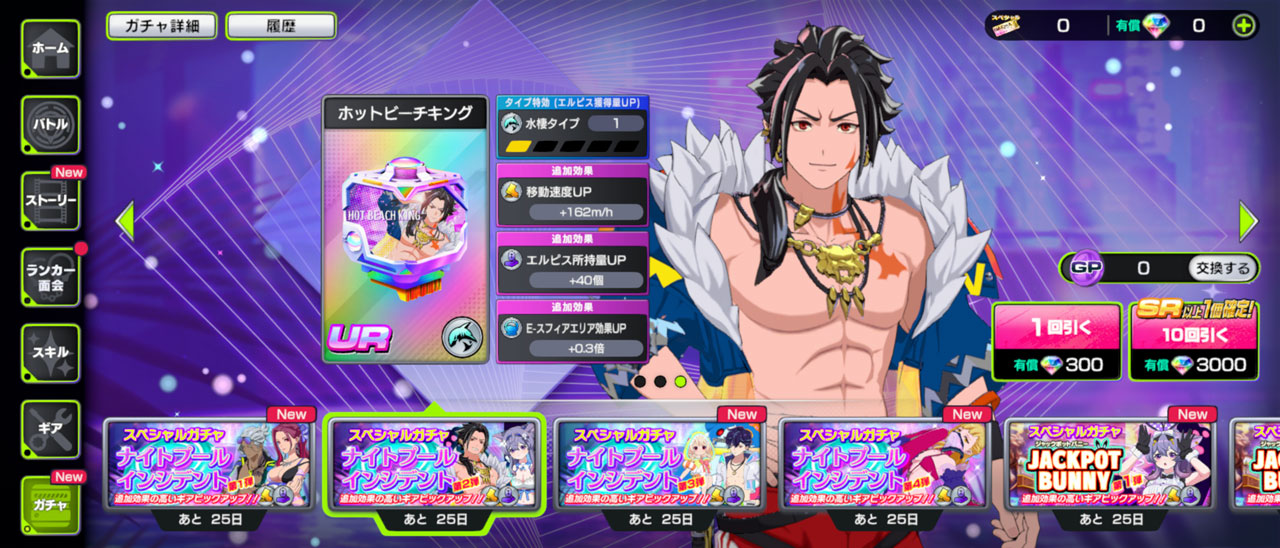Open the ギア gear menu

pos(50,428)
